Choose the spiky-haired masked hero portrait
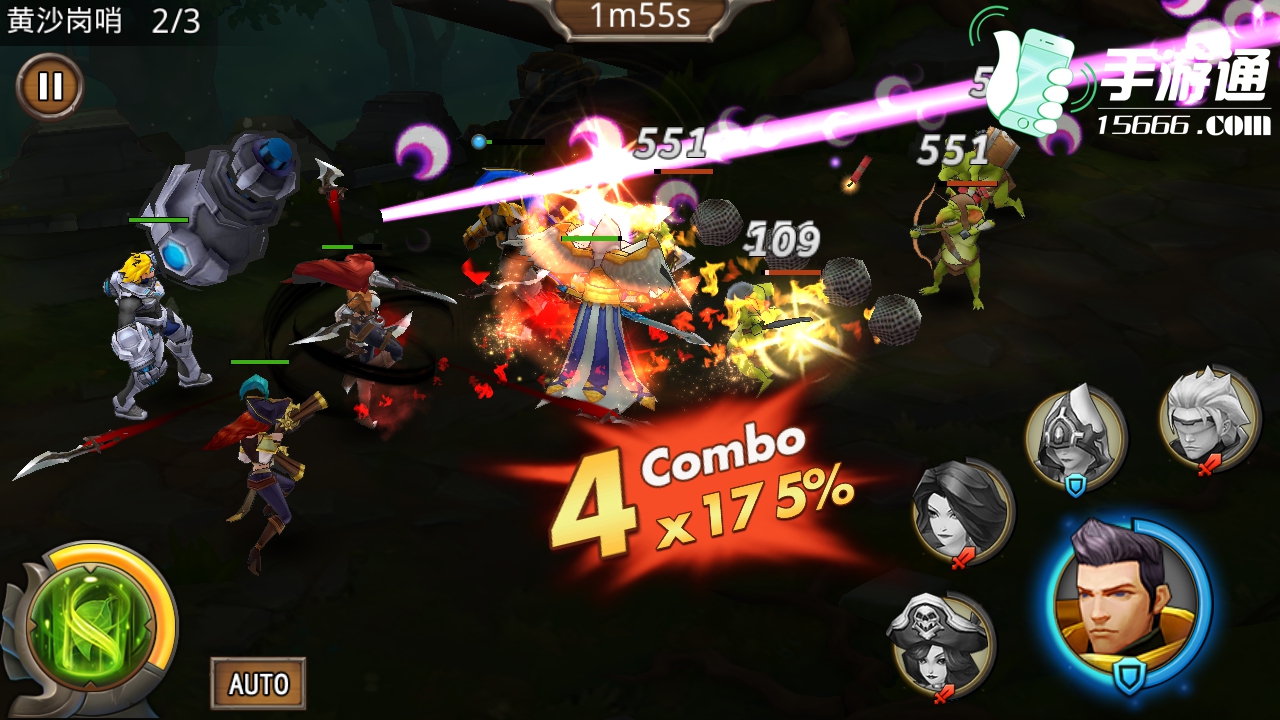 pyautogui.click(x=1209, y=414)
